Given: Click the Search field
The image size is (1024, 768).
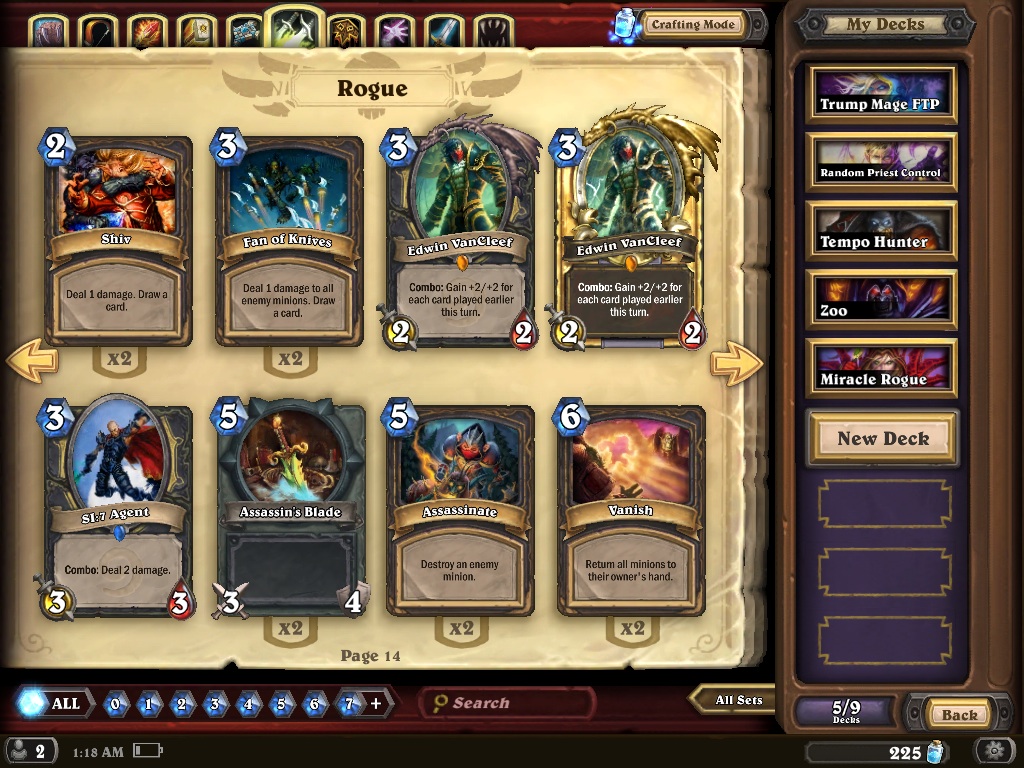Looking at the screenshot, I should pyautogui.click(x=510, y=703).
